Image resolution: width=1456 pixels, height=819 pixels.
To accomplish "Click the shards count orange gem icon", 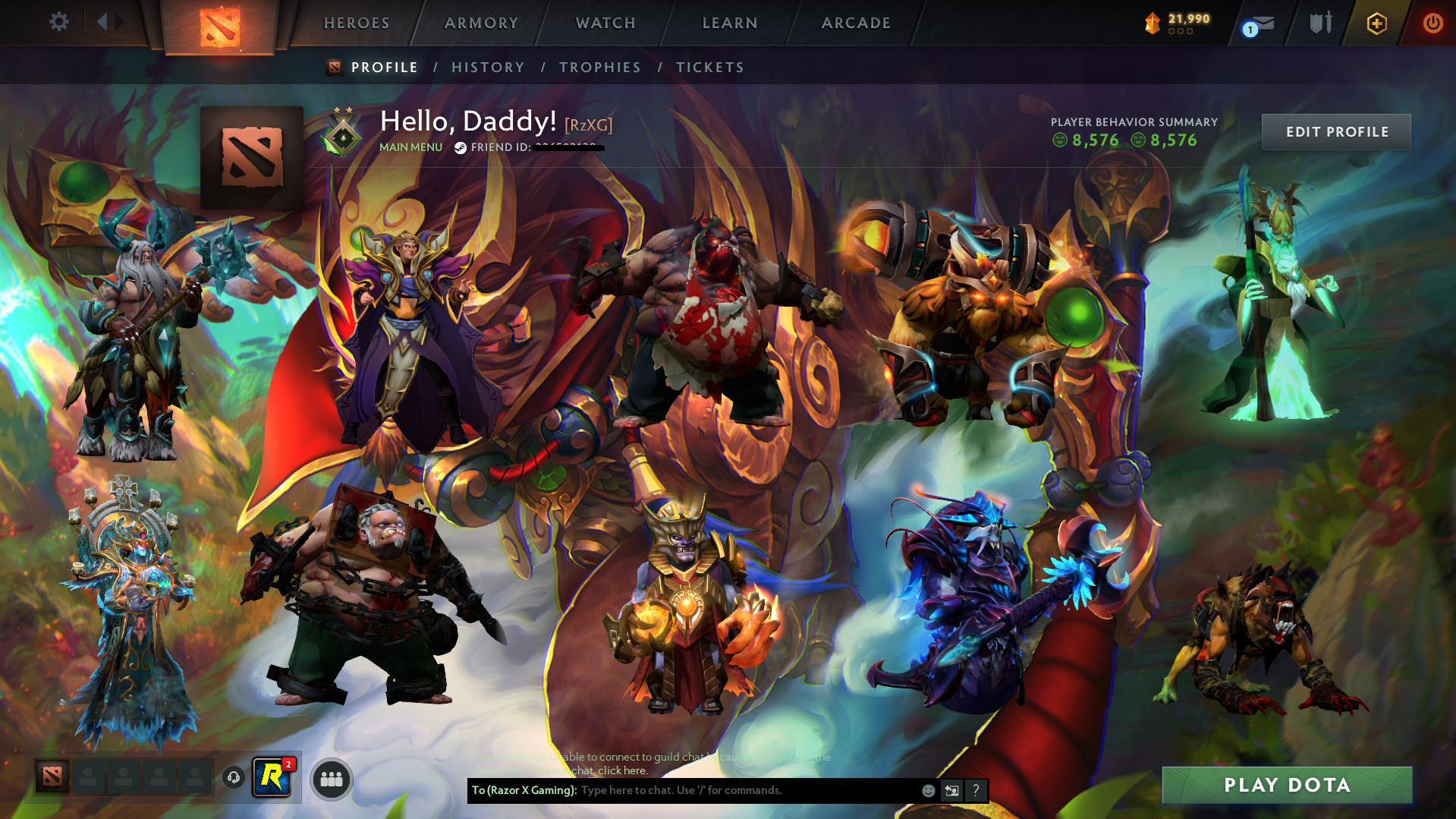I will pos(1151,23).
